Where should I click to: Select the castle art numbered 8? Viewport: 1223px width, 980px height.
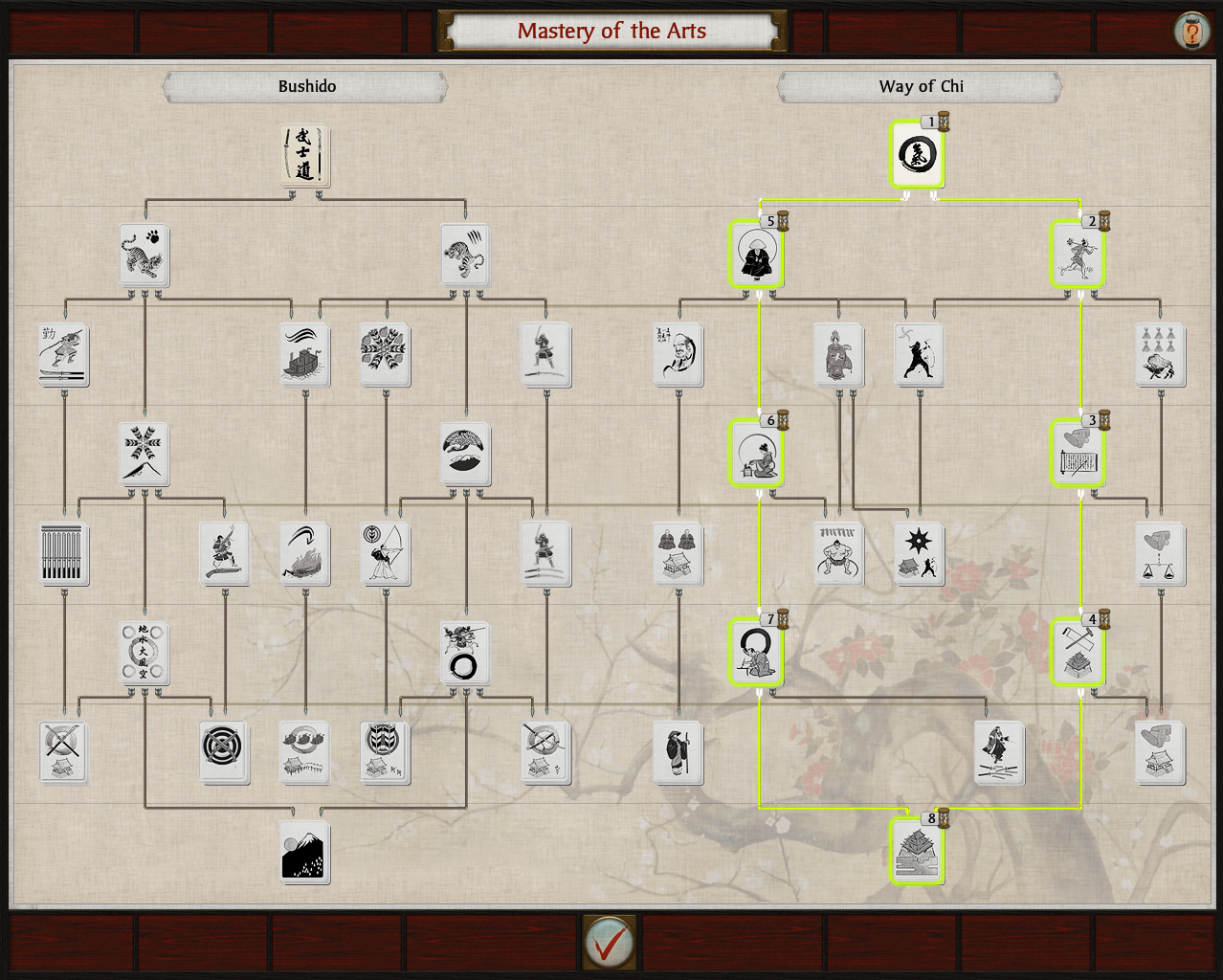[918, 852]
